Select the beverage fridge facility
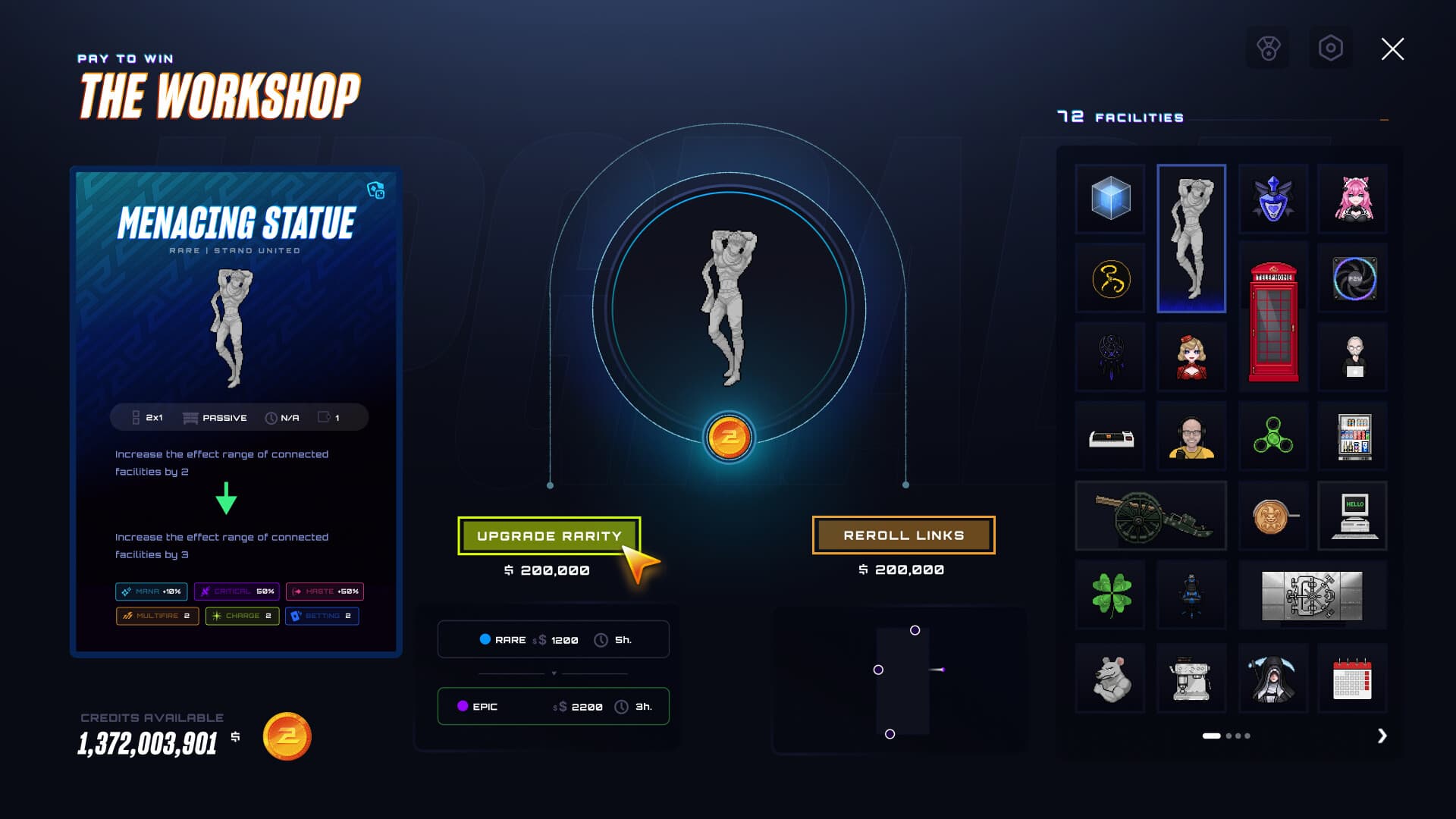The width and height of the screenshot is (1456, 819). click(x=1353, y=436)
